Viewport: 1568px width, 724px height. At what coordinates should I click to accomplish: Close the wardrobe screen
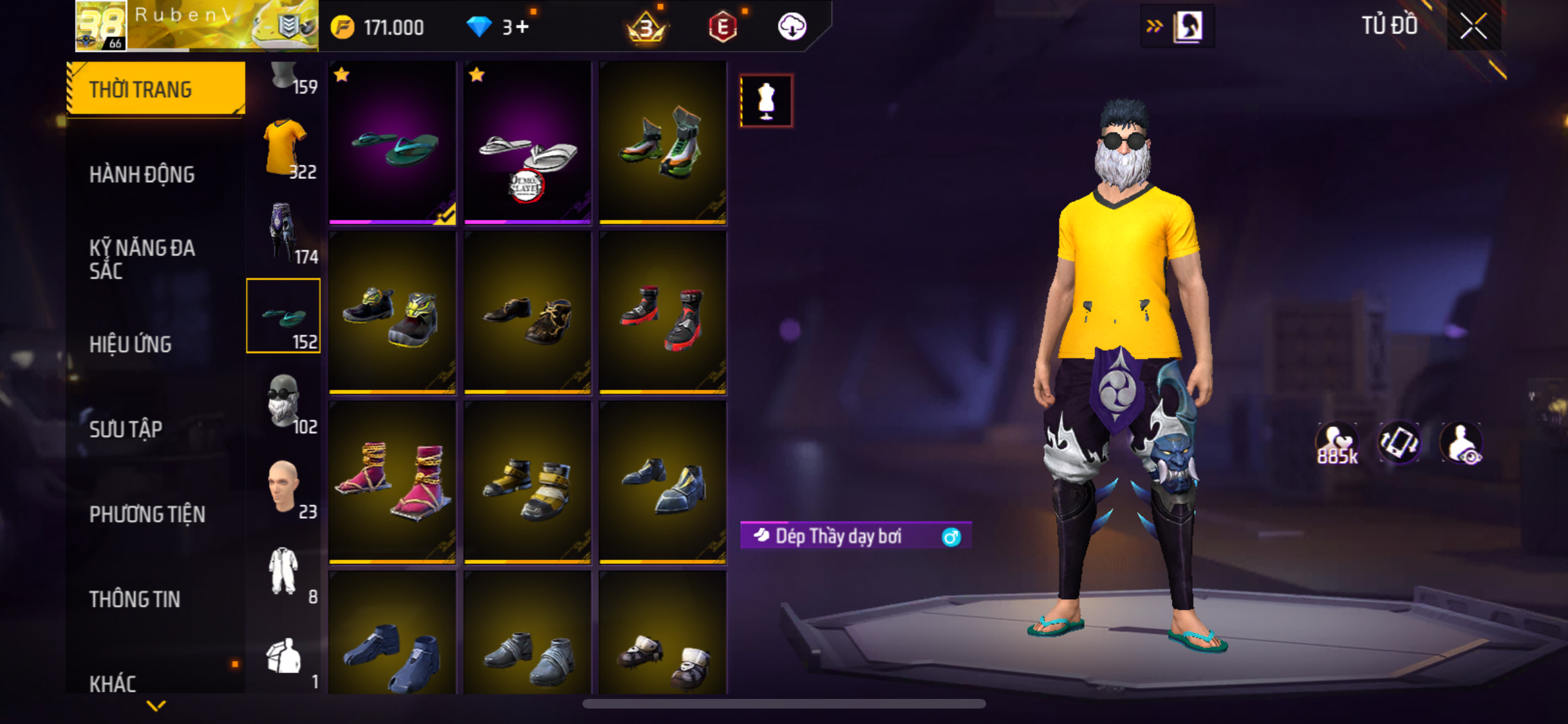pyautogui.click(x=1473, y=26)
